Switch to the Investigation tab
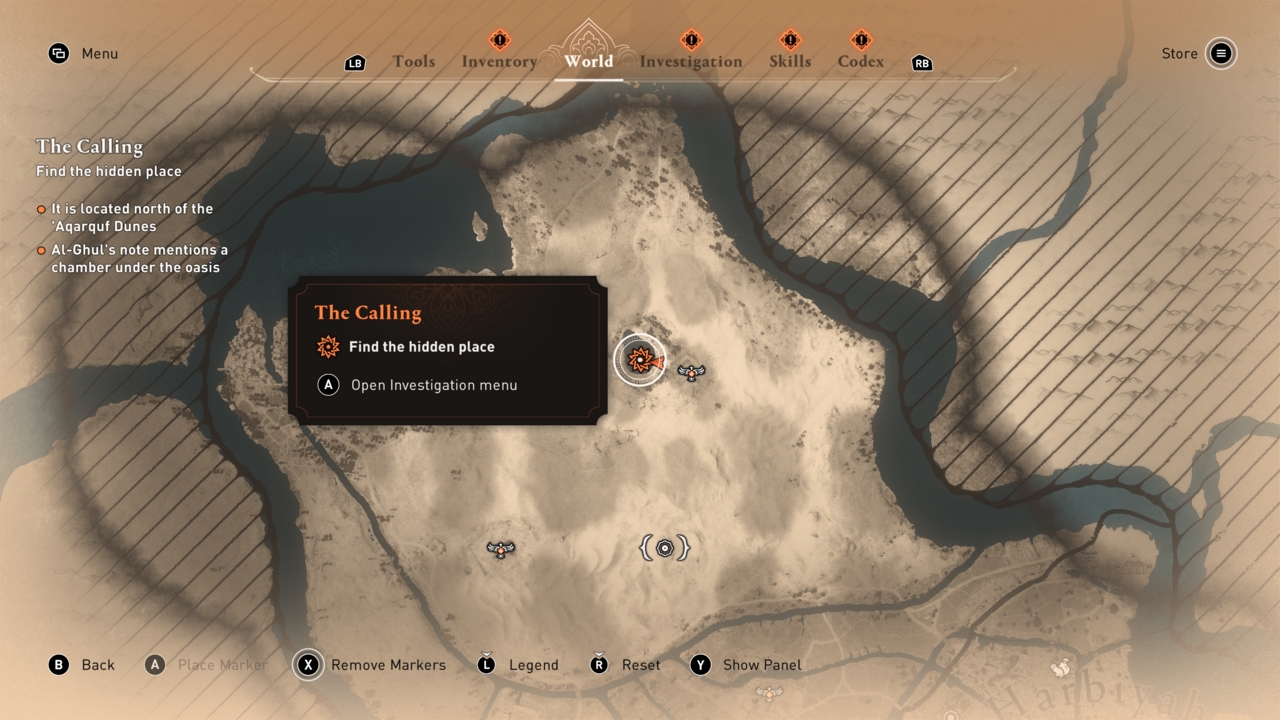This screenshot has height=720, width=1280. click(x=690, y=61)
